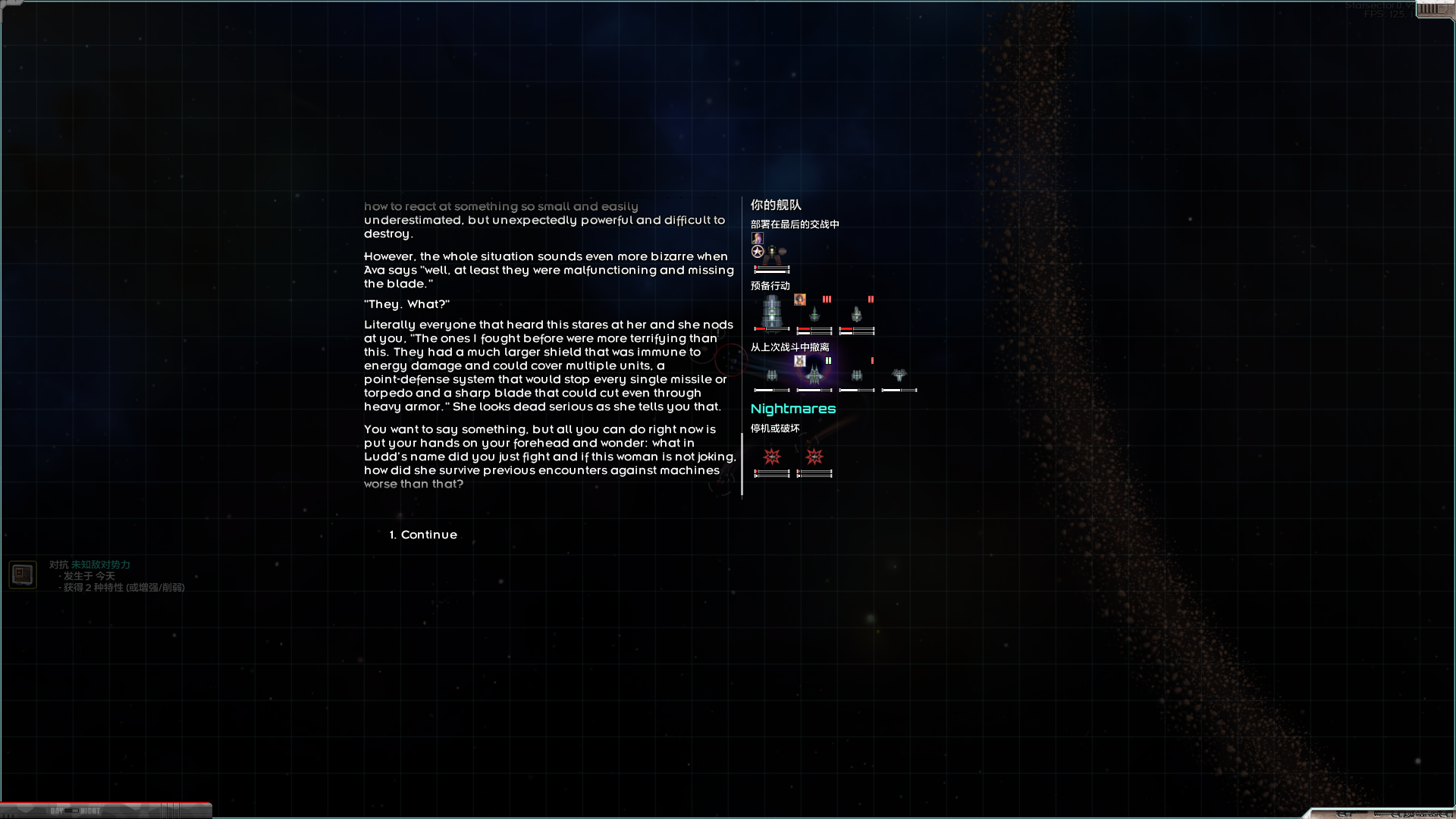Click the Nightmares enemy fleet header
This screenshot has height=819, width=1456.
point(793,409)
